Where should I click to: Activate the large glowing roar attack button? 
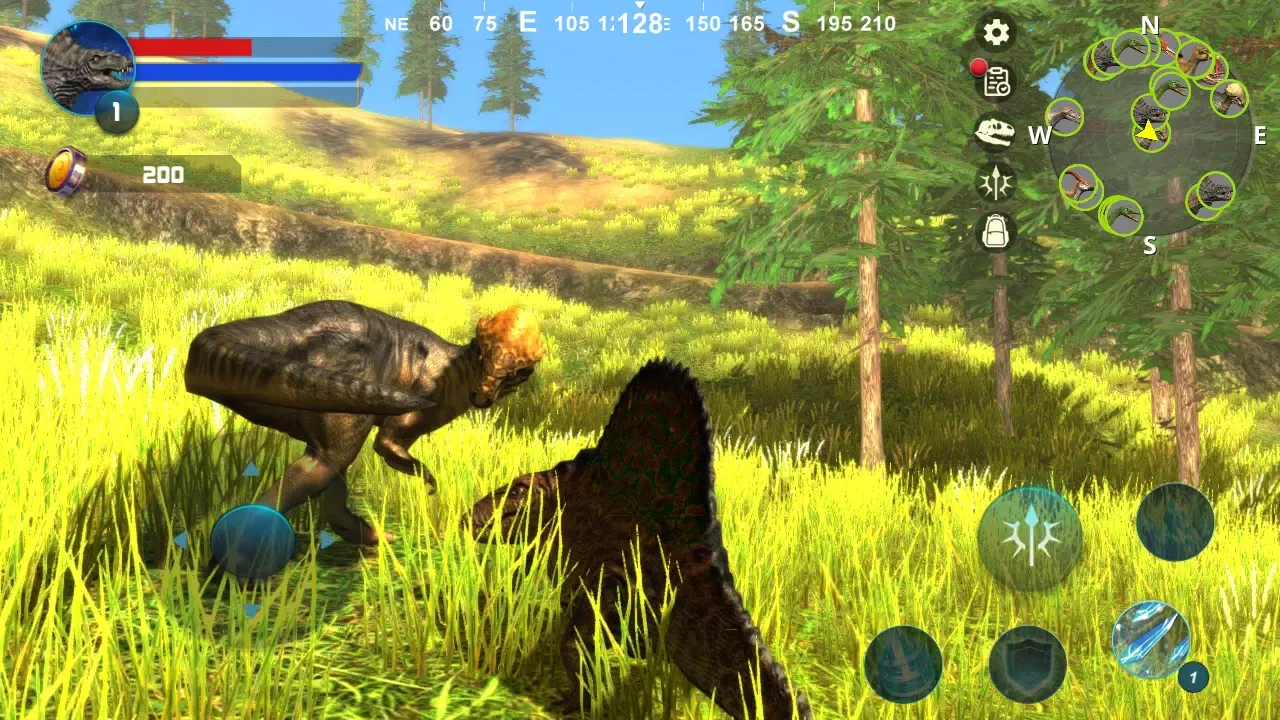coord(1030,537)
